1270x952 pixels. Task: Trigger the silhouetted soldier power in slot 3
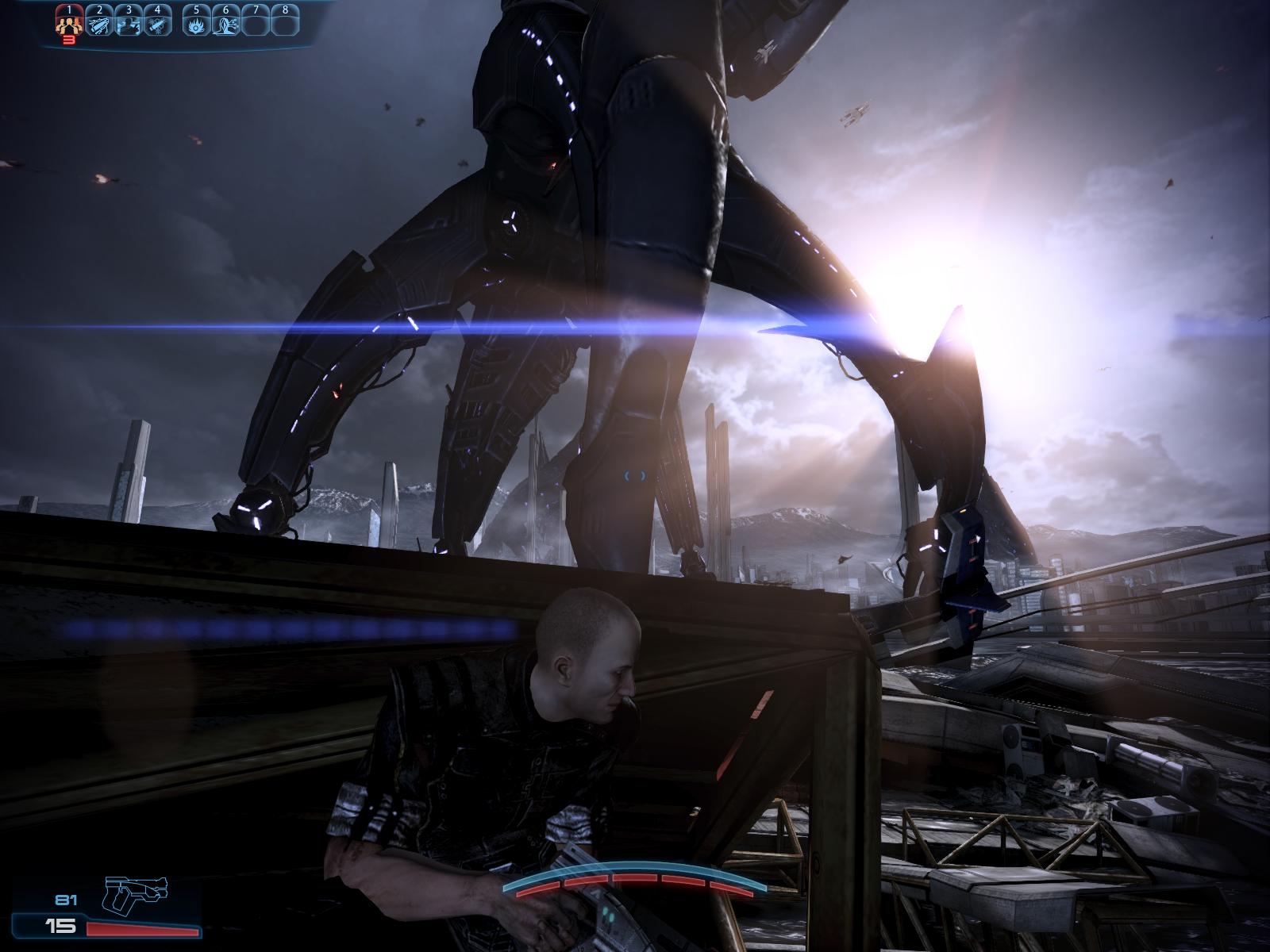128,25
